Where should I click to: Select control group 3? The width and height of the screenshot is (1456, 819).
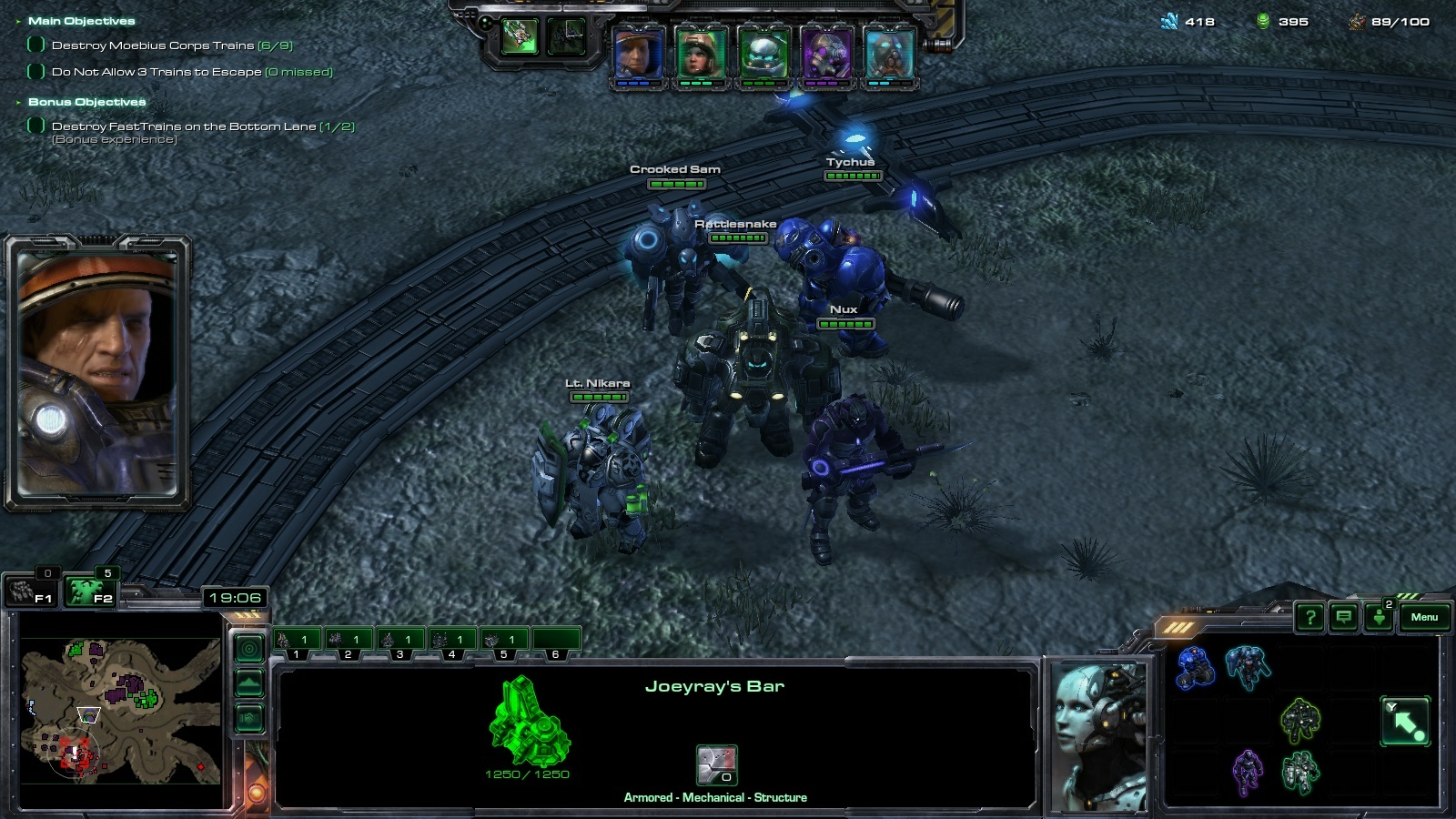pos(399,641)
